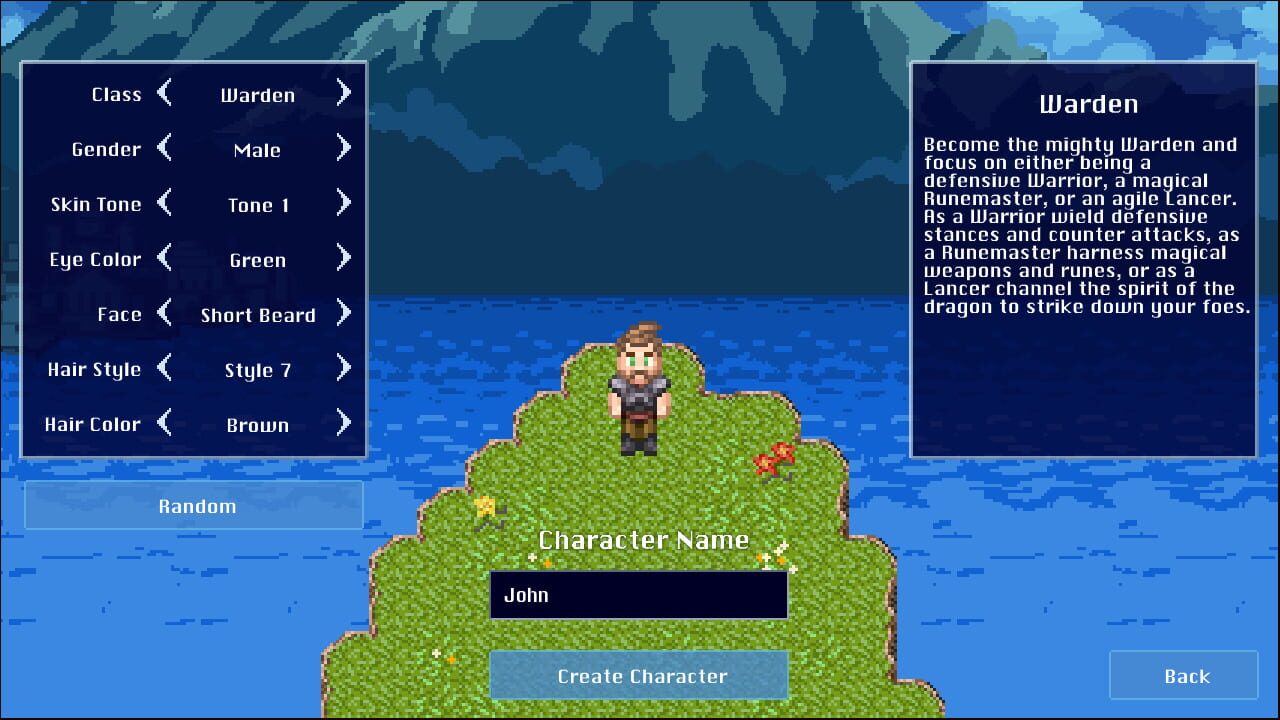This screenshot has height=720, width=1280.
Task: Change Eye Color using the right chevron
Action: 343,259
